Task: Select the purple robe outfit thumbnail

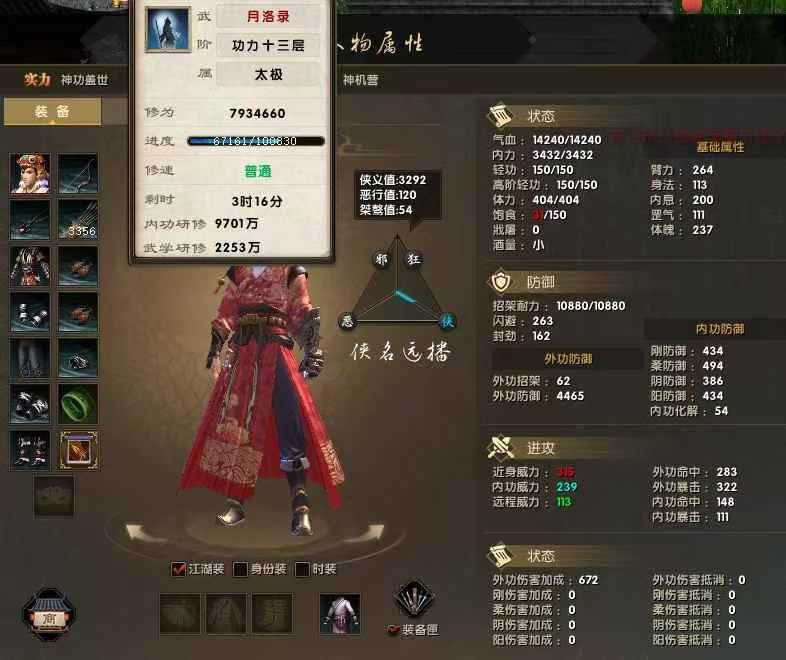Action: tap(340, 613)
